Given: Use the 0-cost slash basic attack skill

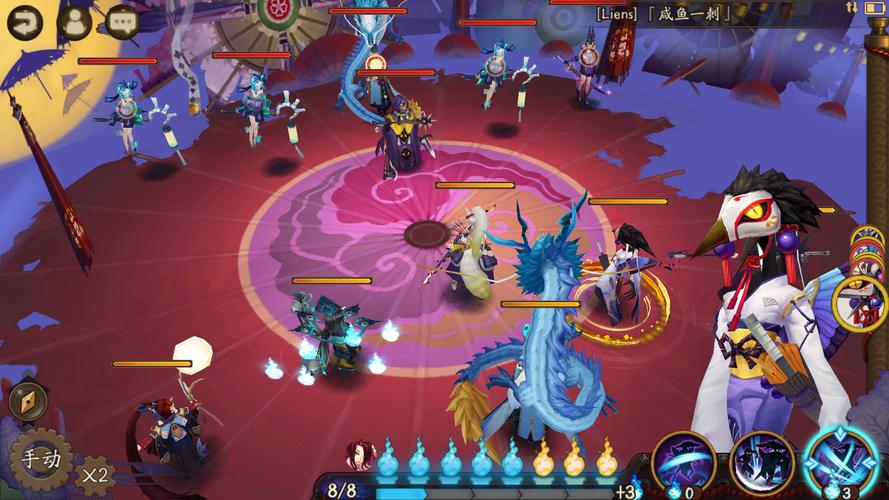Looking at the screenshot, I should (683, 463).
